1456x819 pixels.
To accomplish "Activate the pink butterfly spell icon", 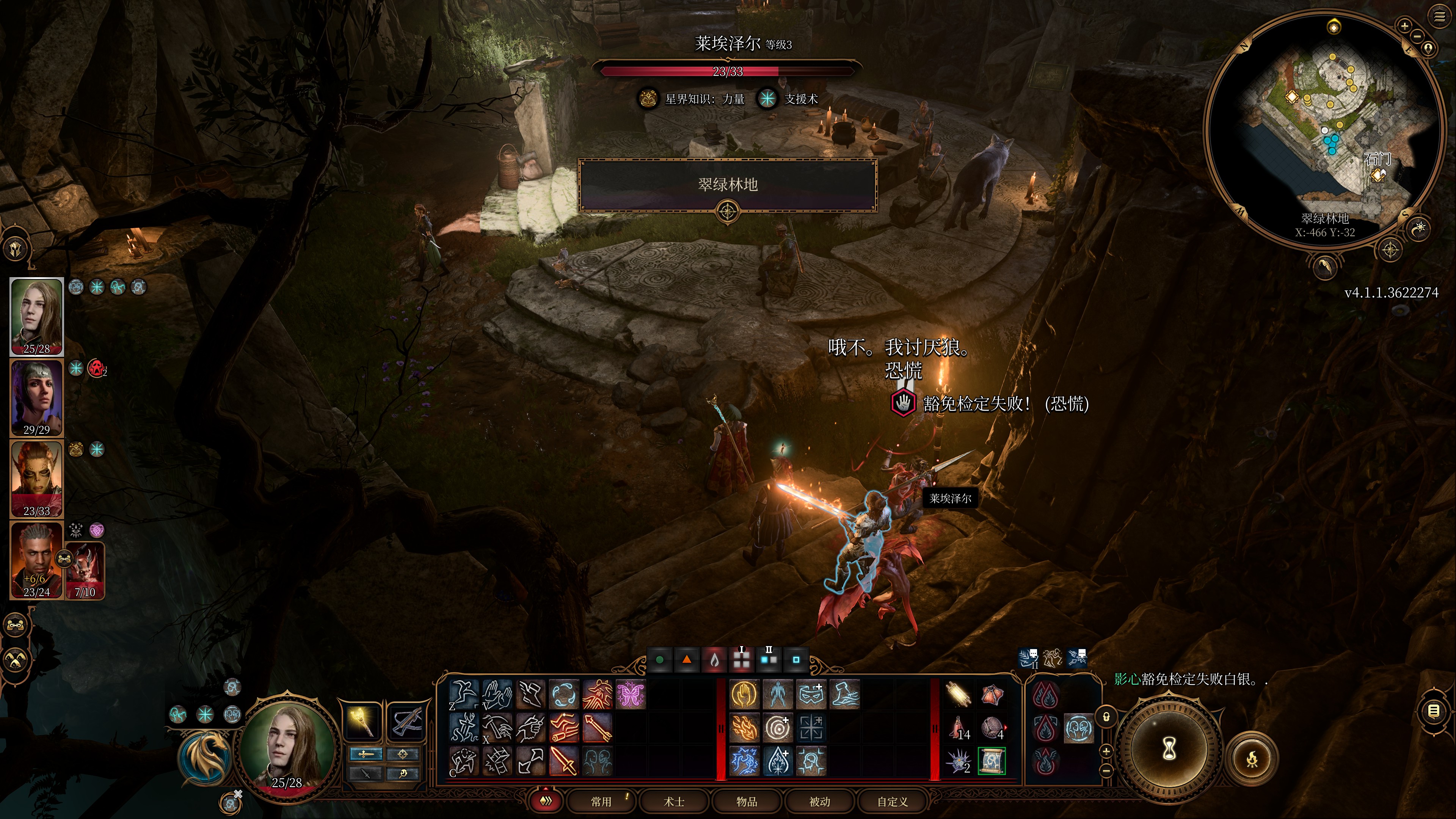I will click(630, 694).
